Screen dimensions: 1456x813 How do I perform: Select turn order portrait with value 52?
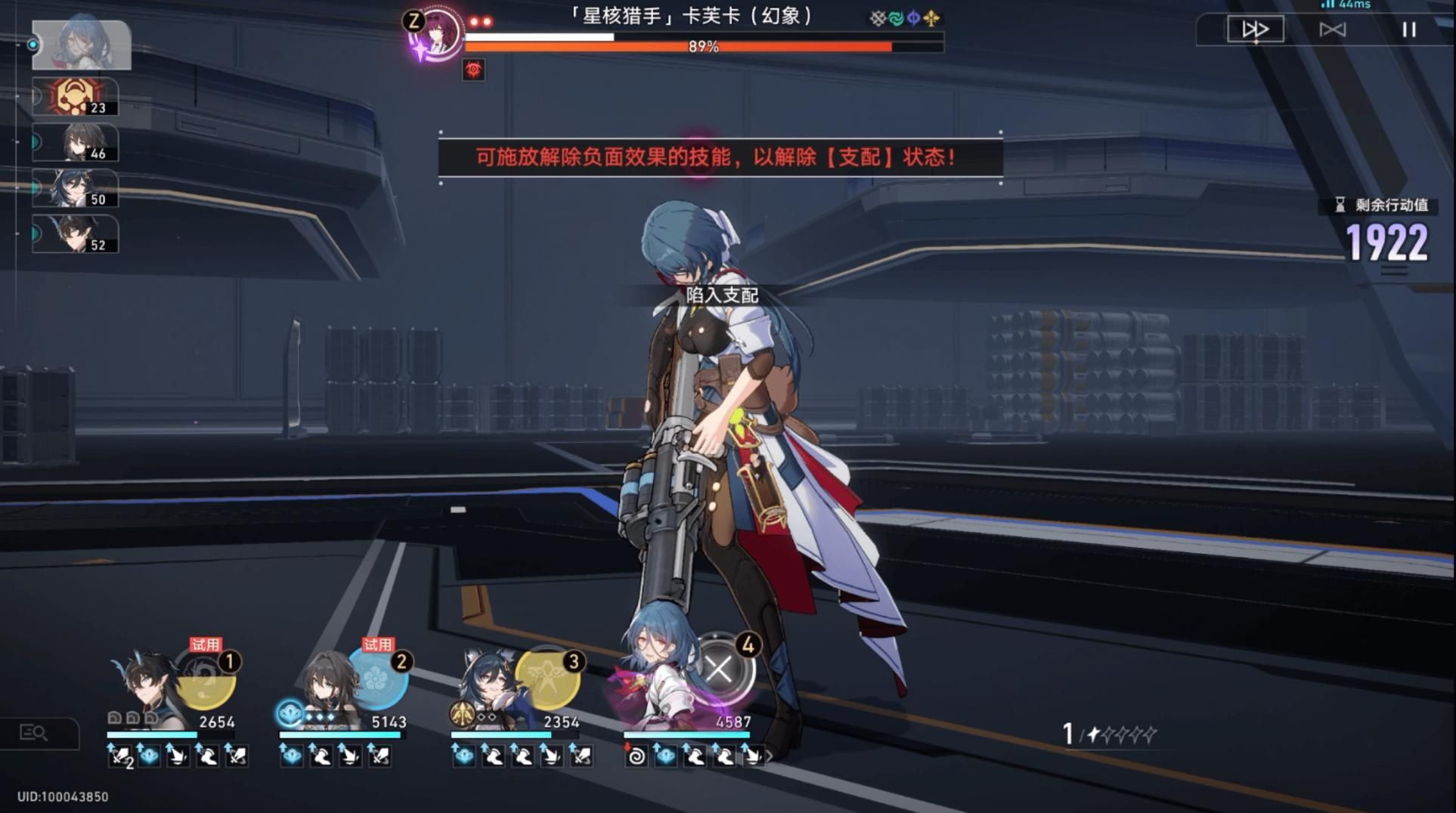coord(76,233)
